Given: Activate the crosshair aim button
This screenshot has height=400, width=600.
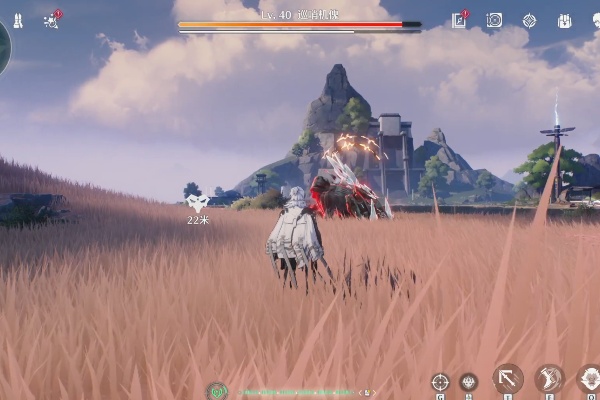Looking at the screenshot, I should click(440, 381).
